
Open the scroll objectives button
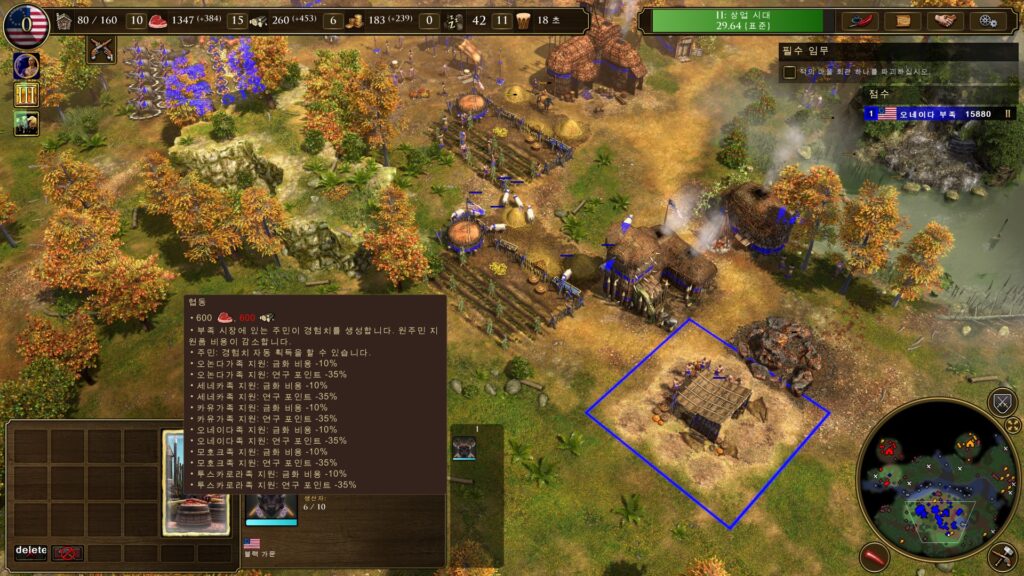(x=903, y=20)
